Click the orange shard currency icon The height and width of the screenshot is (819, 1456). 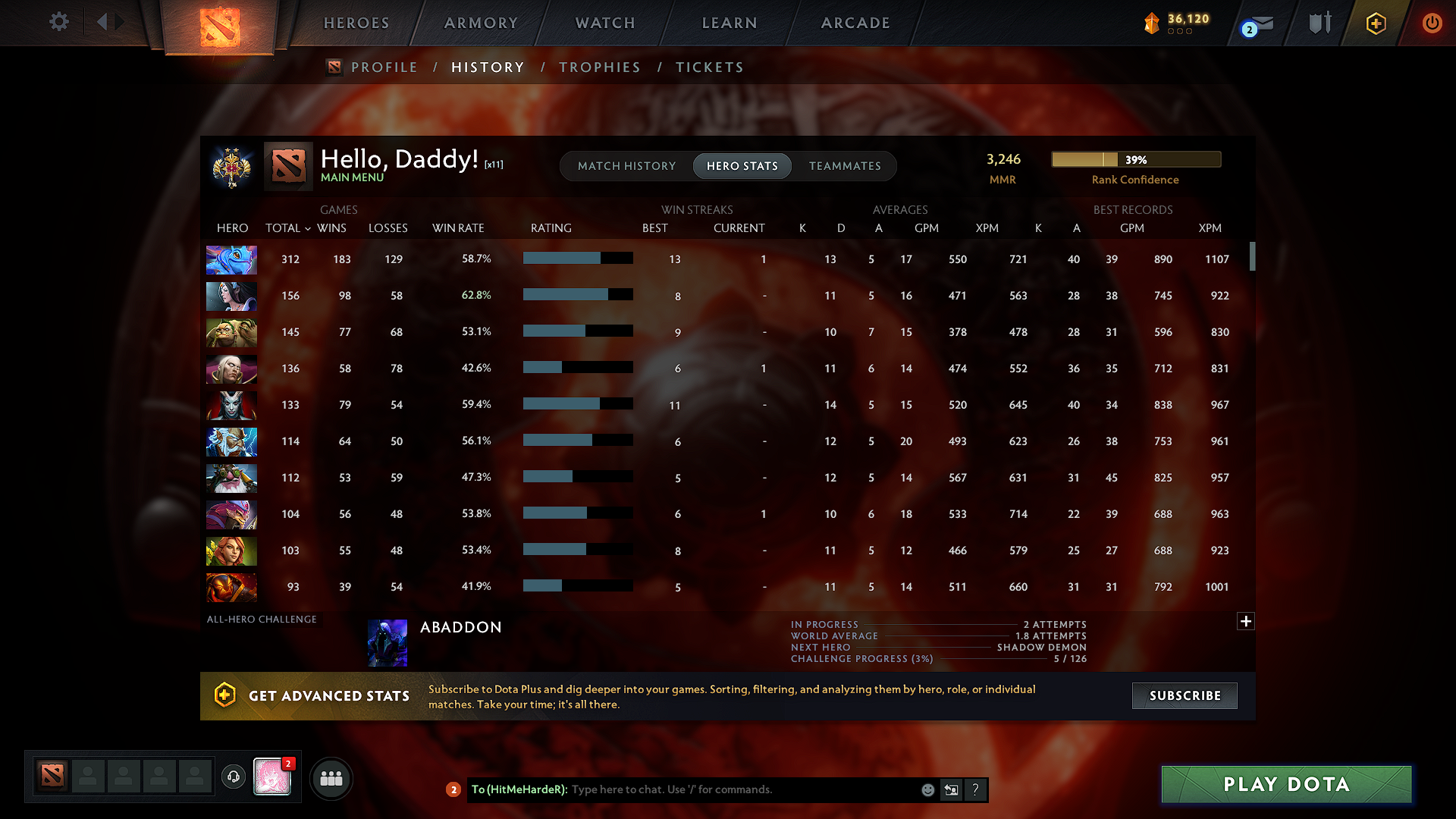click(1151, 23)
